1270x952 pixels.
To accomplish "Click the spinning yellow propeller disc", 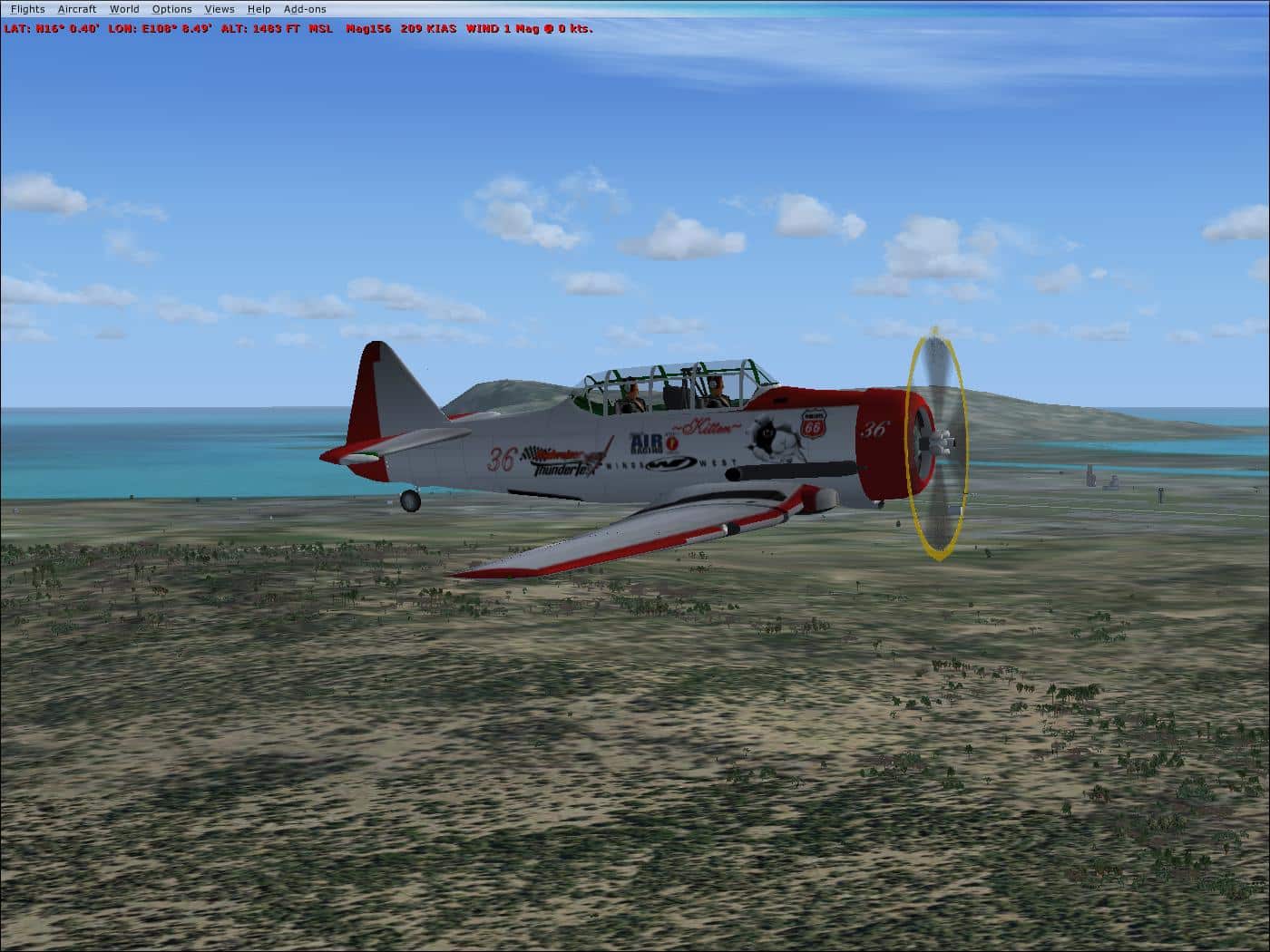I will [x=936, y=444].
